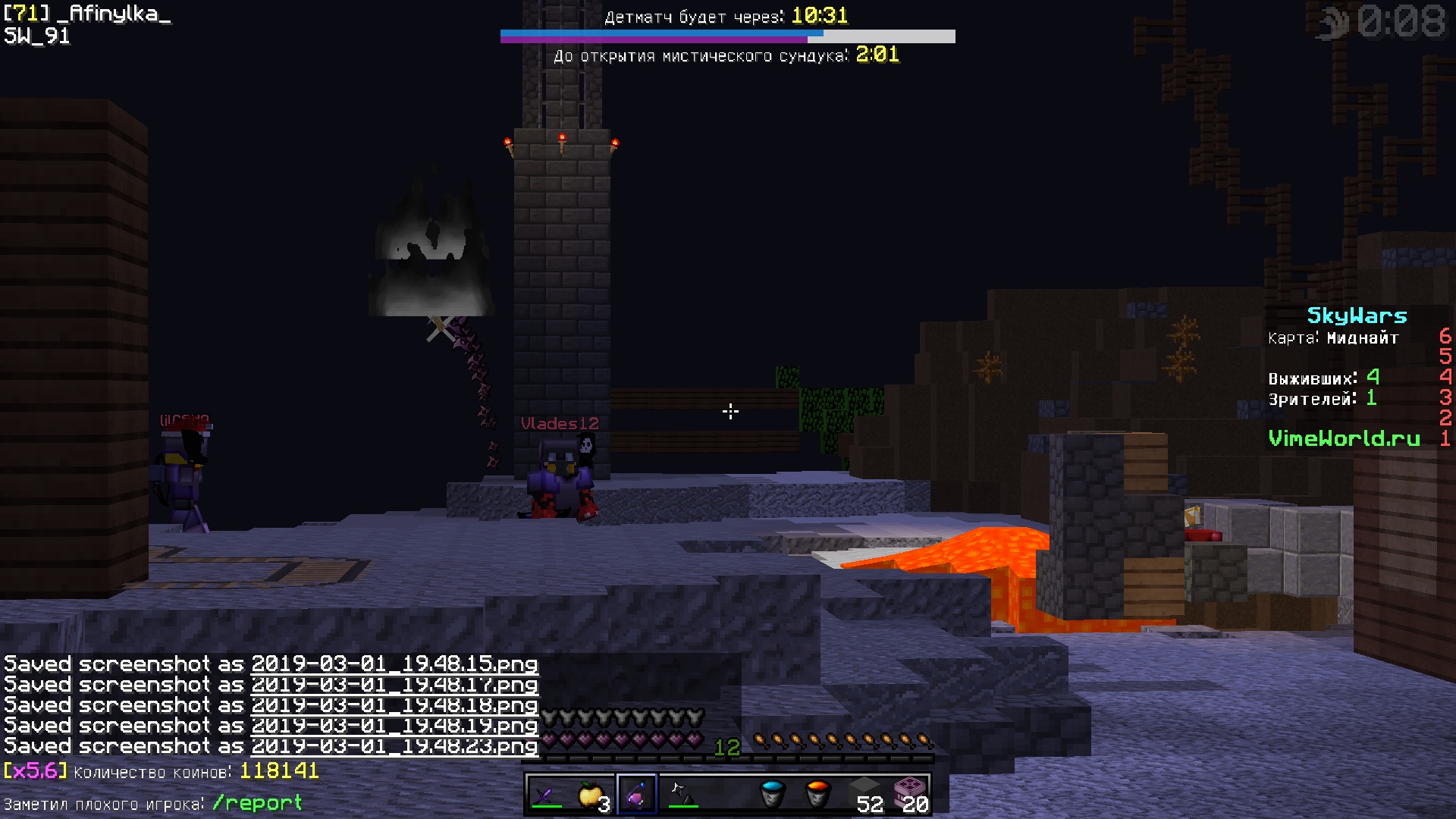Open screenshot link 2019-03-01_19.48.17.png
Image resolution: width=1456 pixels, height=819 pixels.
coord(394,685)
